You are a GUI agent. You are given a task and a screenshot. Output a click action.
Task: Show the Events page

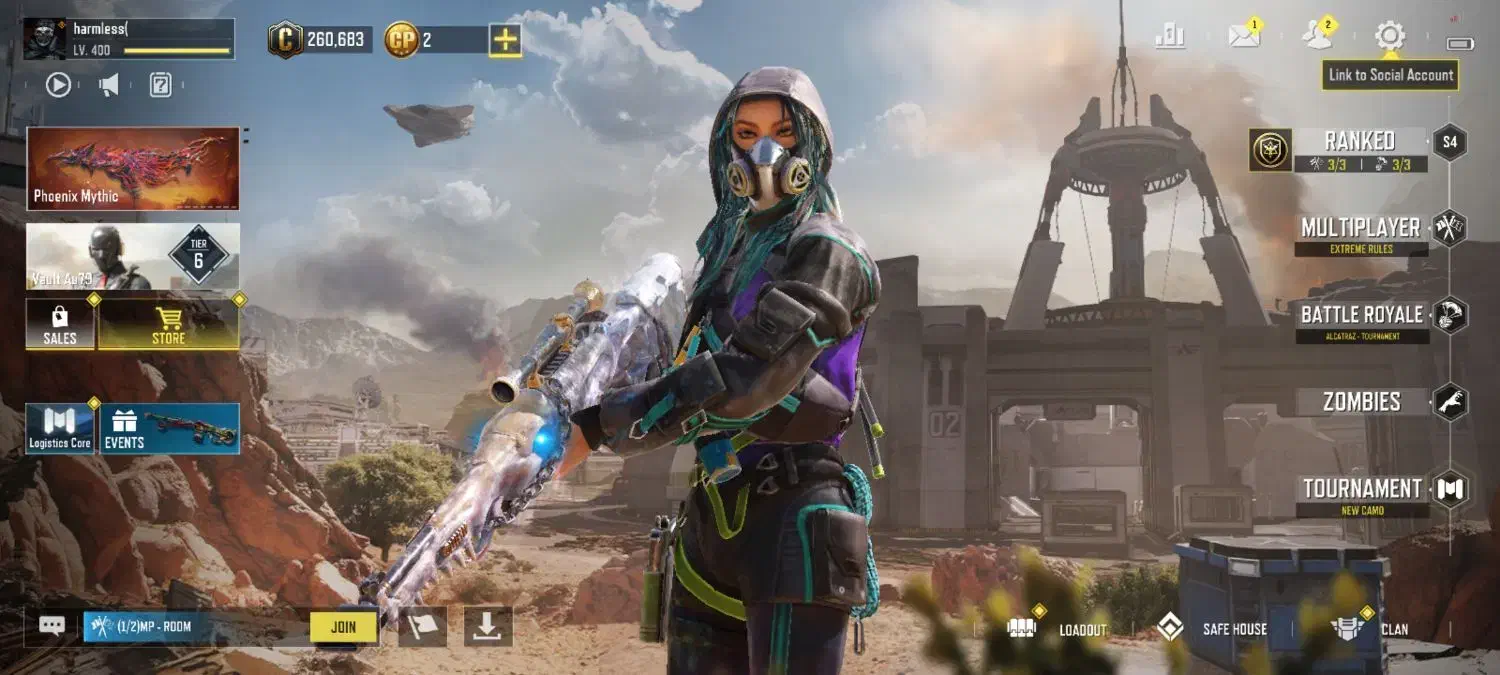169,429
